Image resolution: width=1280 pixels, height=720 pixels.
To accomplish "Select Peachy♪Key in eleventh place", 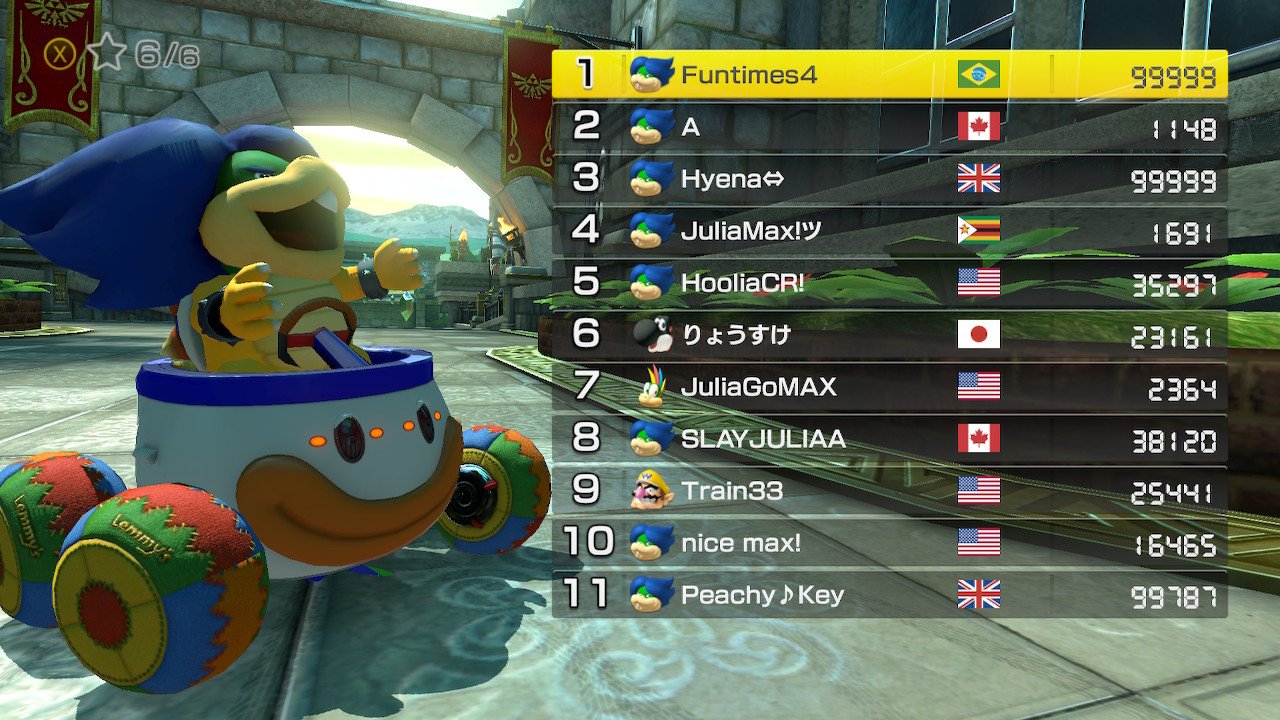I will [x=889, y=595].
